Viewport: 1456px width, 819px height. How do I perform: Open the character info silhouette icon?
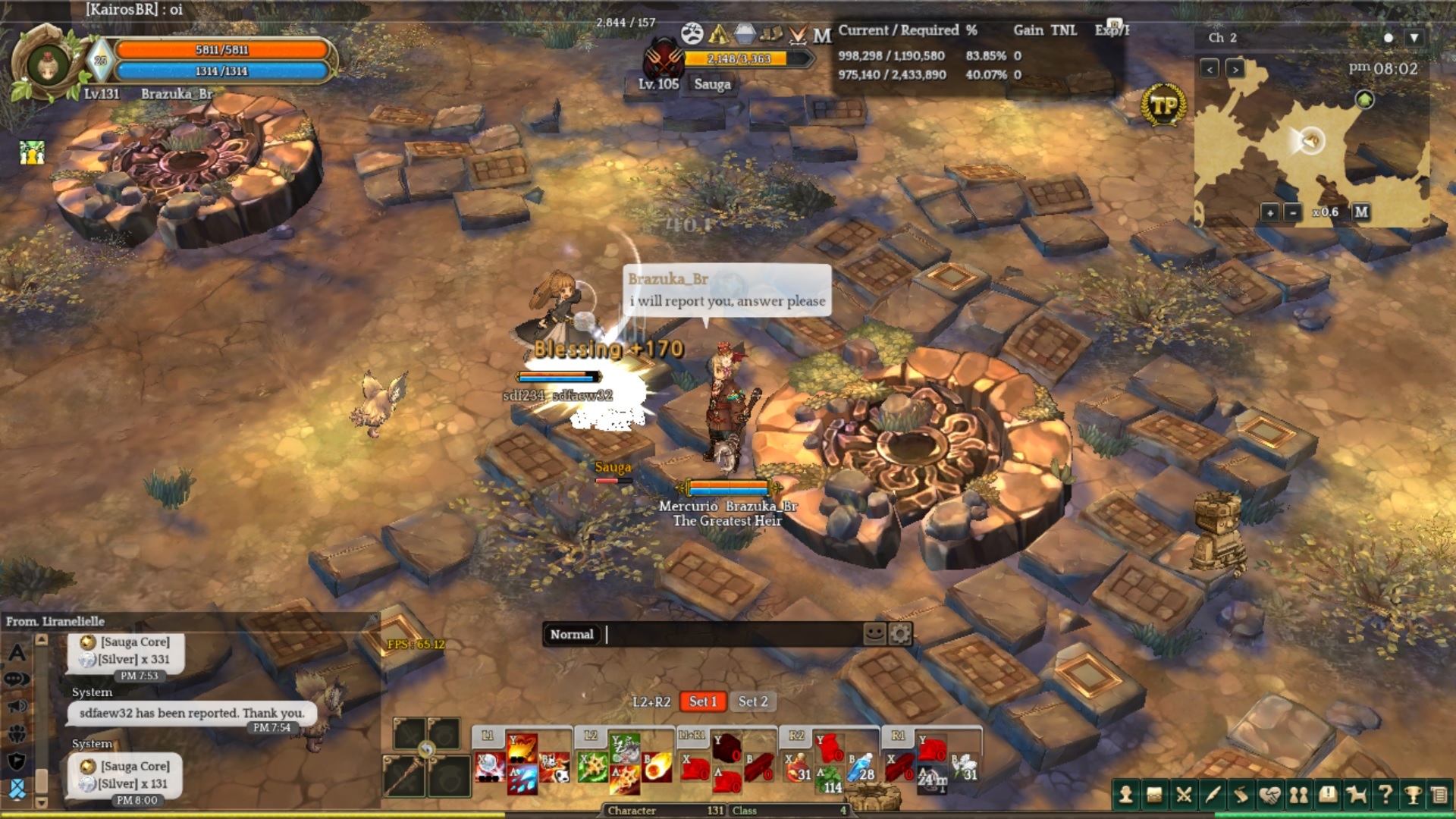[x=1126, y=795]
